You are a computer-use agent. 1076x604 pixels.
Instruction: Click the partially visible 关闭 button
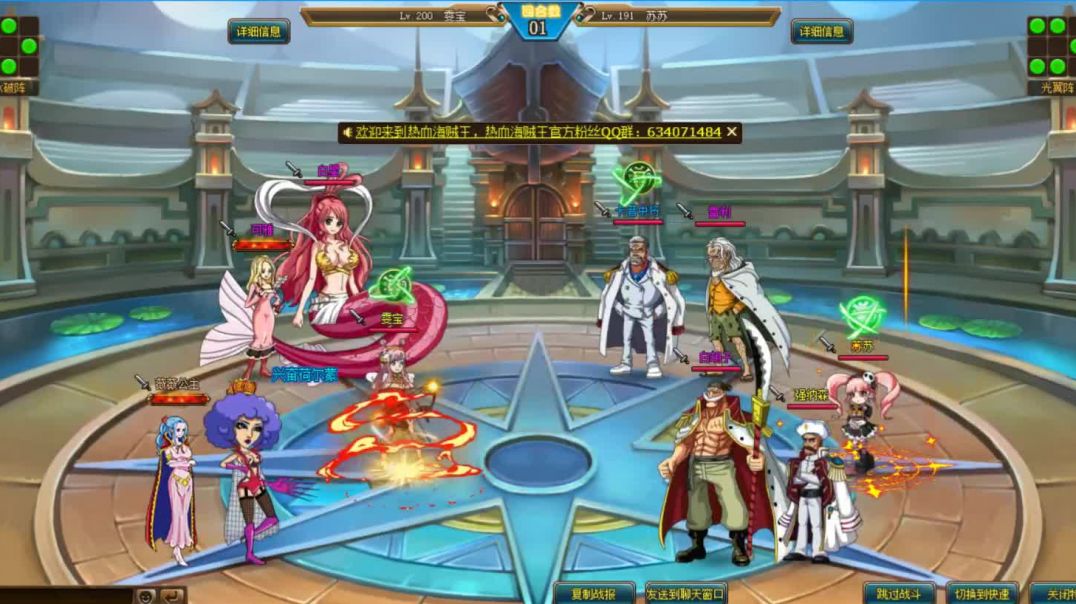[x=1053, y=594]
